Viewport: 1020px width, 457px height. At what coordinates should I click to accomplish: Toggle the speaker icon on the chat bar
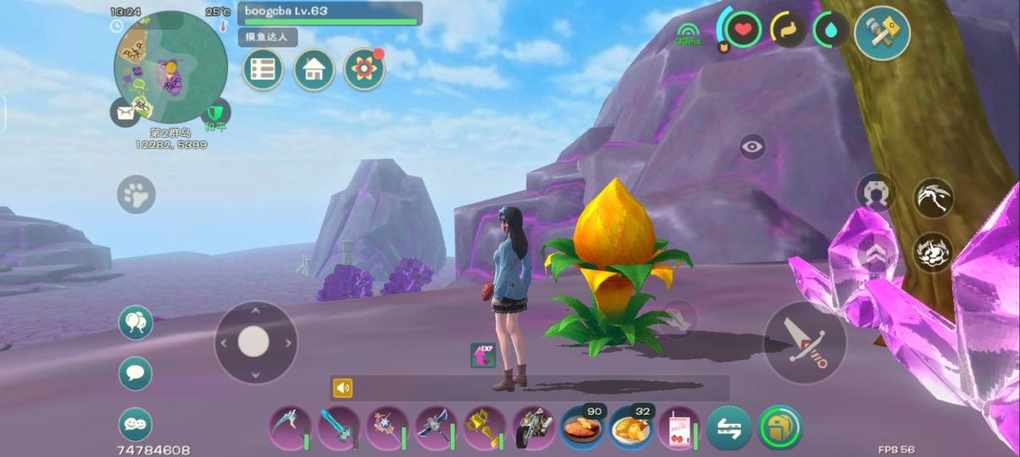coord(343,388)
